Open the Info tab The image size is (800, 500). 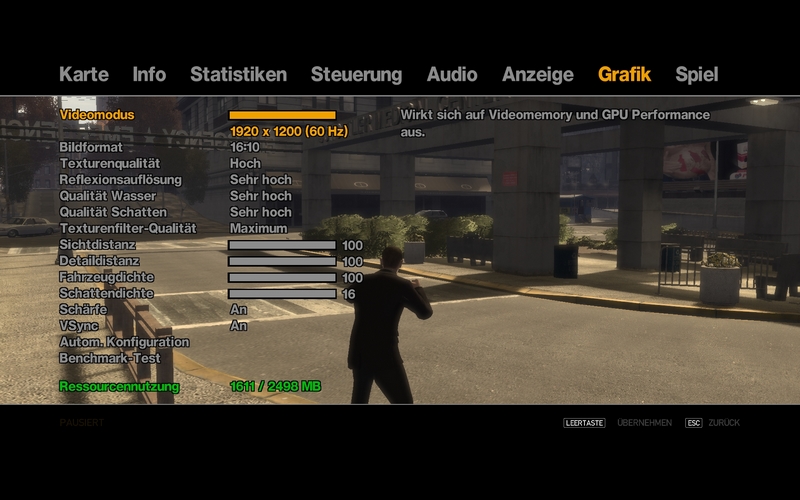tap(149, 74)
